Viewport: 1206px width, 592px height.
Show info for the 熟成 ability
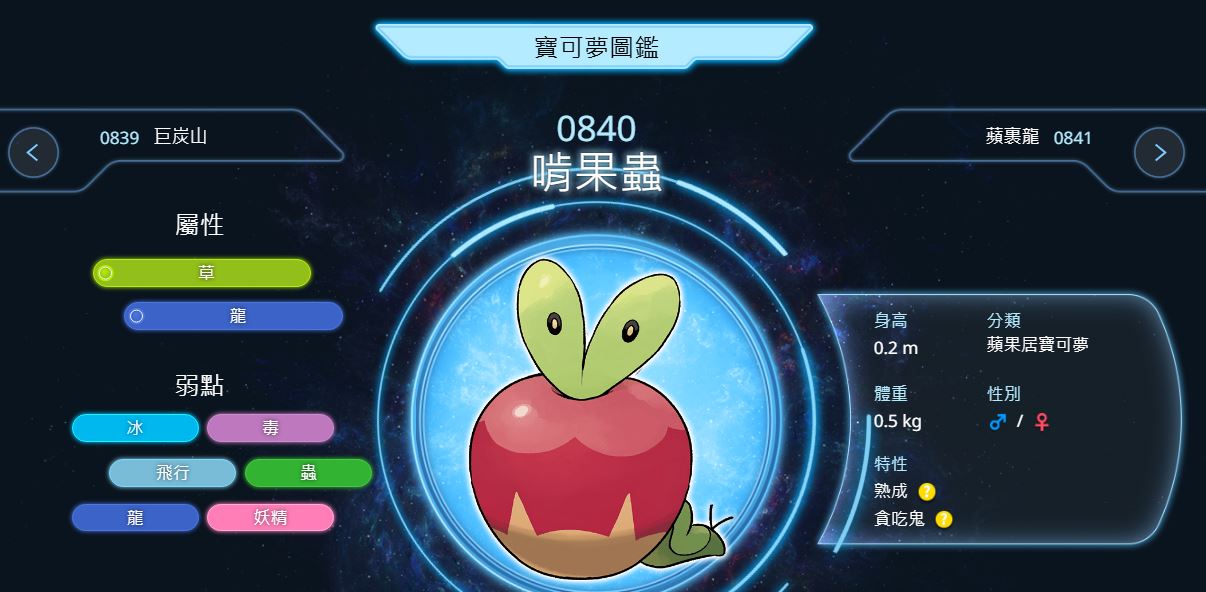[927, 491]
